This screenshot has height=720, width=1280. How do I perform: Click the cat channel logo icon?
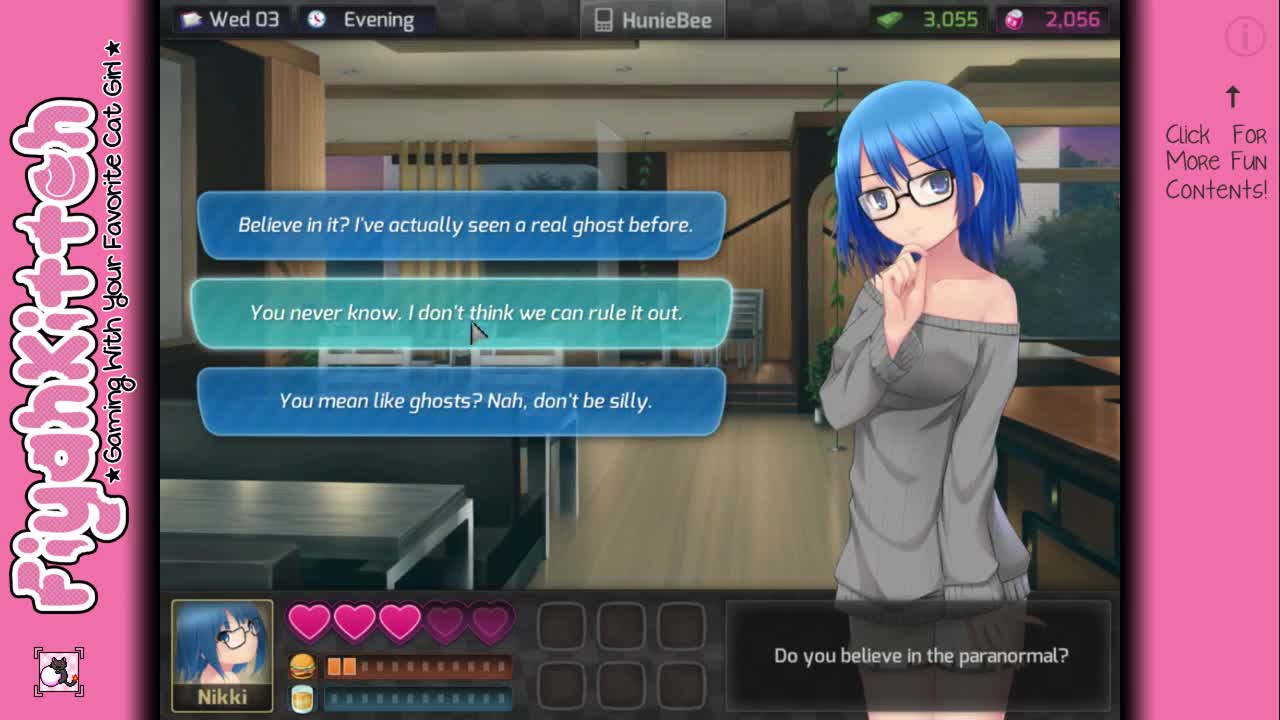coord(59,672)
